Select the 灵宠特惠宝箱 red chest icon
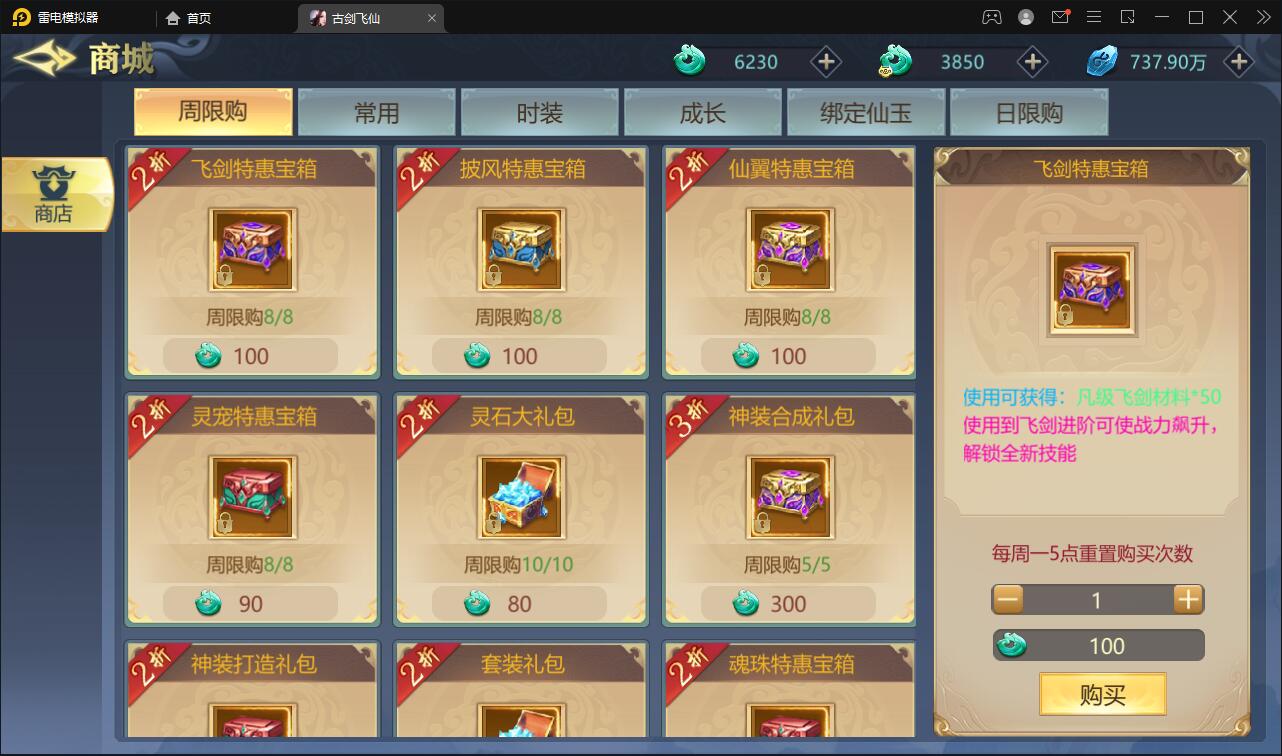The width and height of the screenshot is (1282, 756). [x=251, y=496]
